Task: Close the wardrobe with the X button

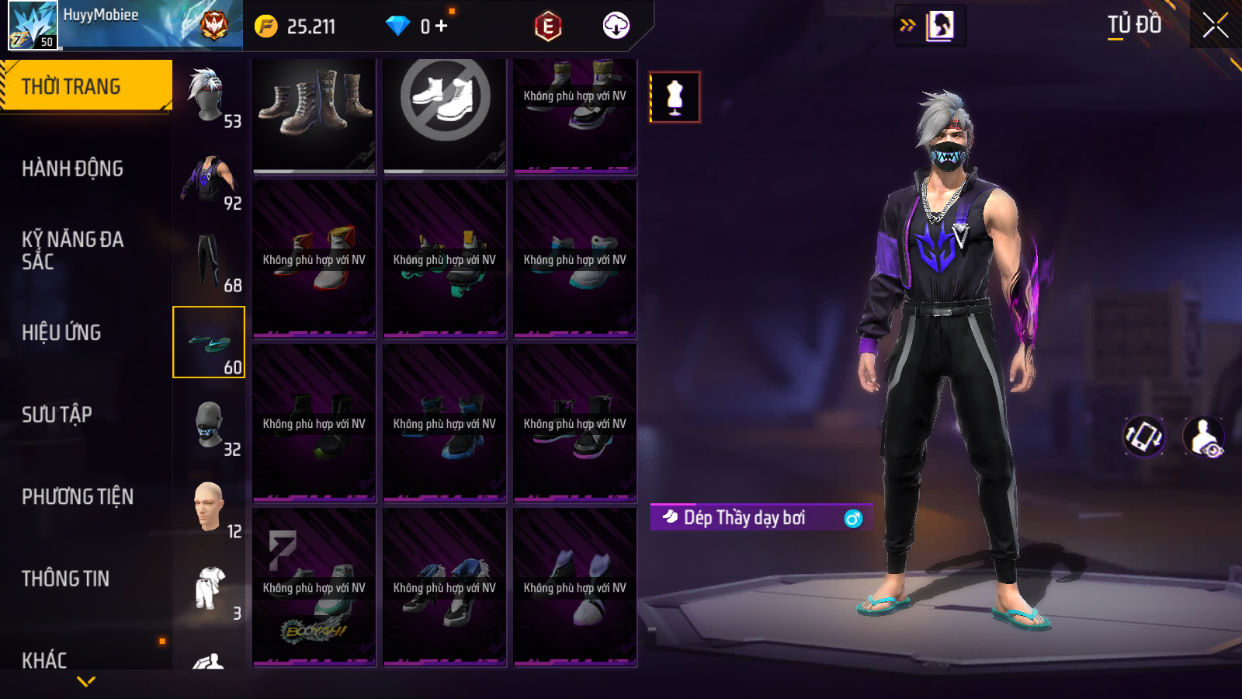Action: click(x=1215, y=26)
